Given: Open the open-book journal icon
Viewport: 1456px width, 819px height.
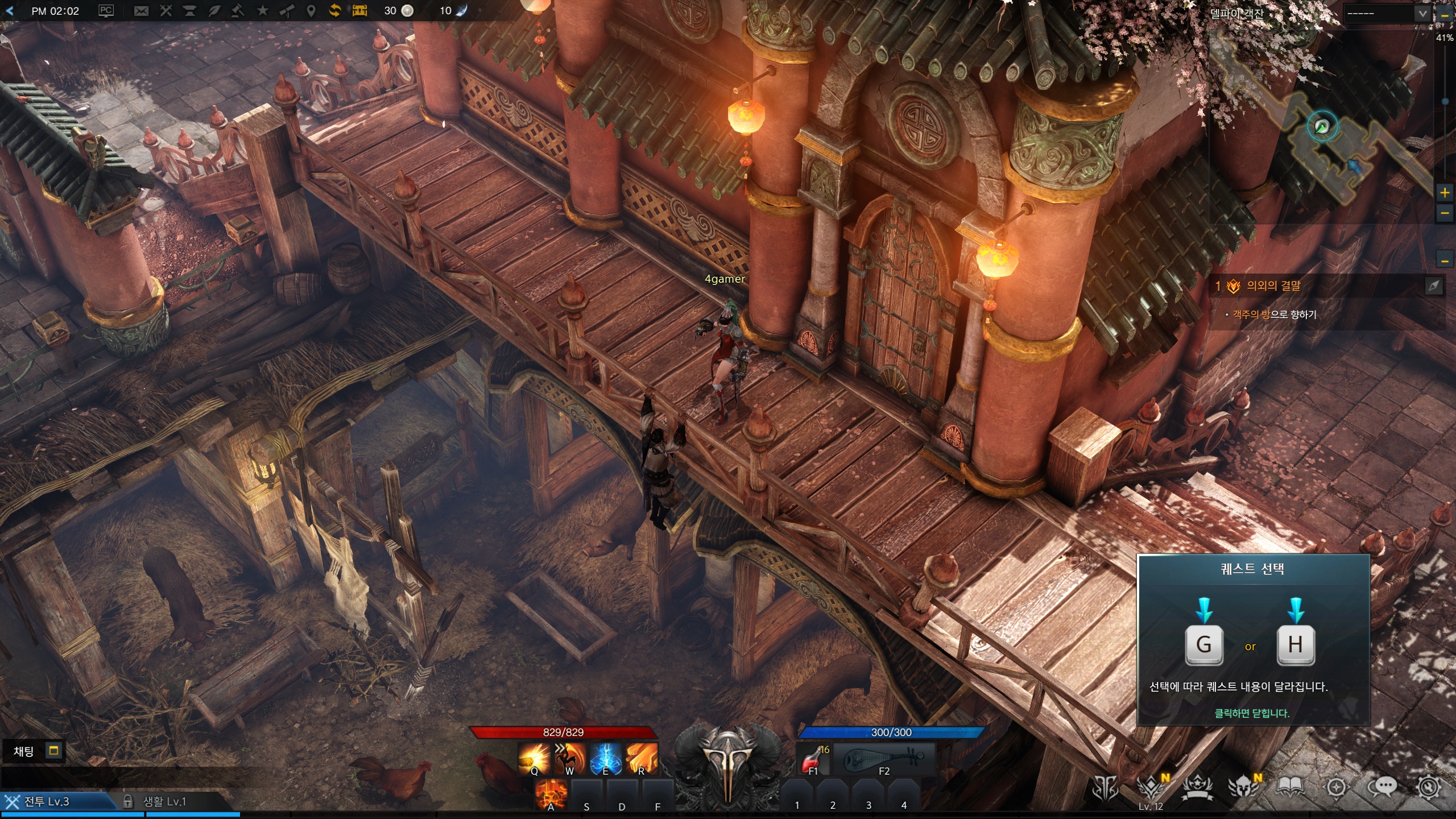Looking at the screenshot, I should pyautogui.click(x=1290, y=788).
